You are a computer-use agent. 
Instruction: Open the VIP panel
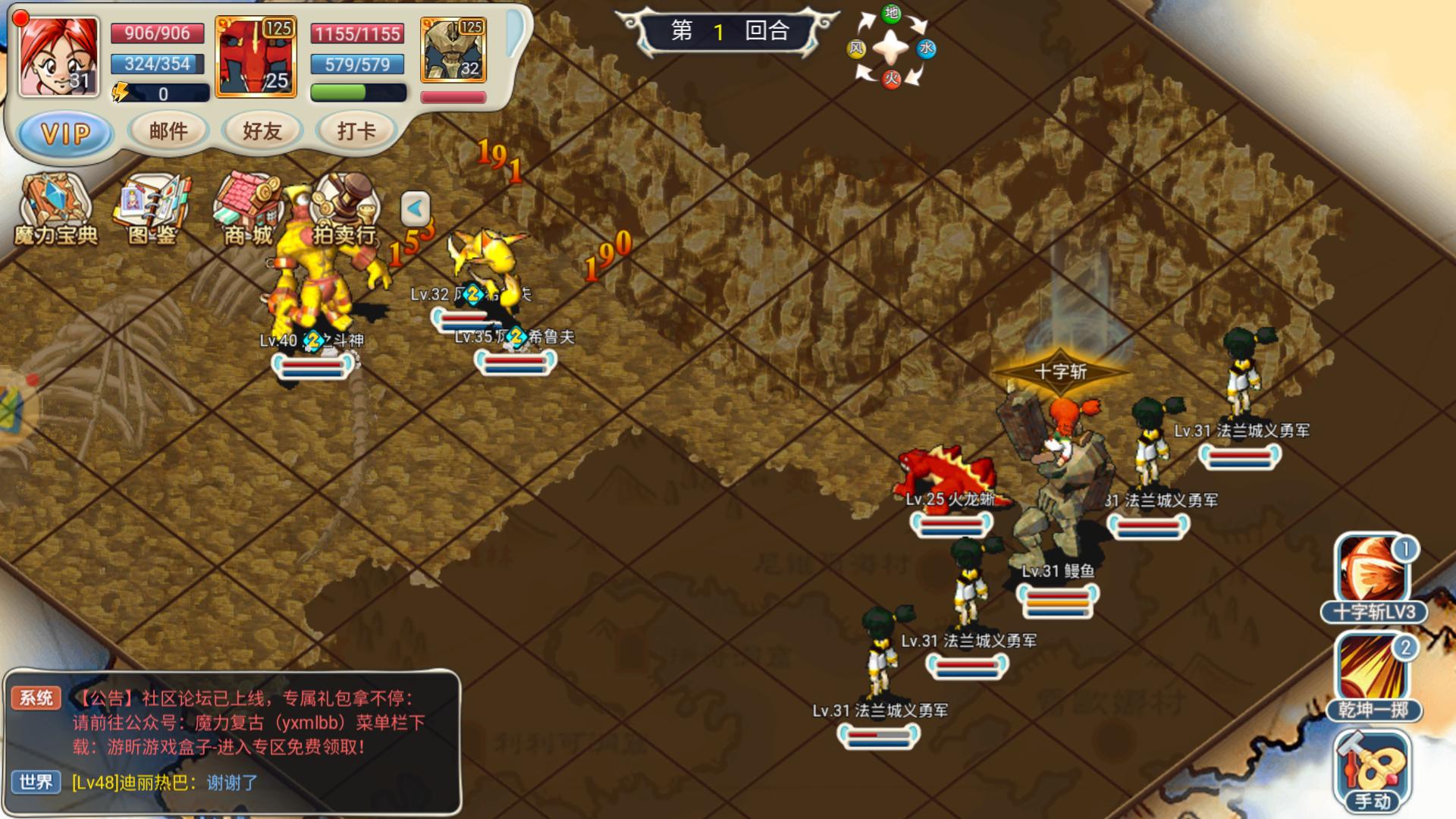click(x=66, y=135)
